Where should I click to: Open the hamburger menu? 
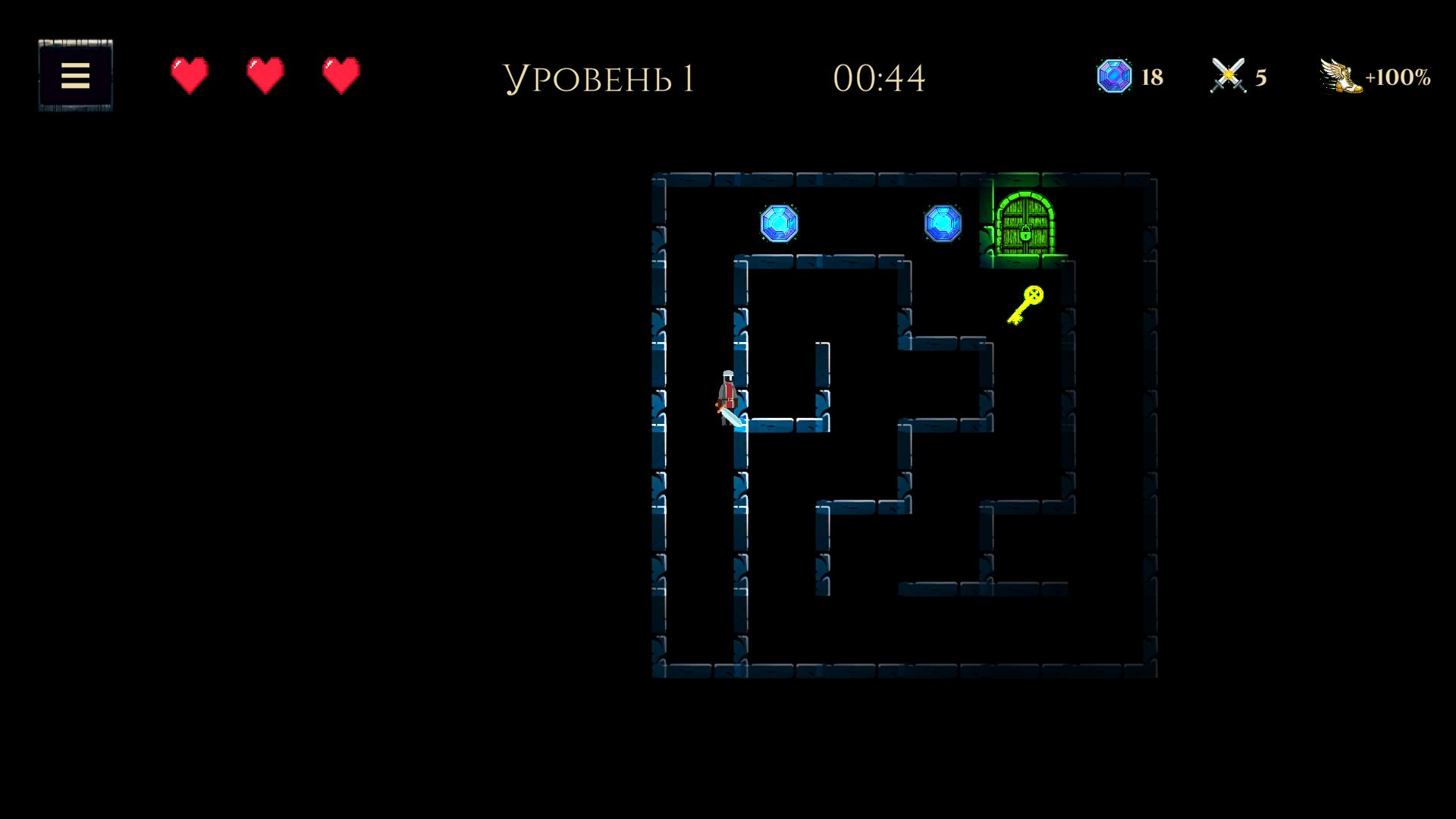click(74, 75)
